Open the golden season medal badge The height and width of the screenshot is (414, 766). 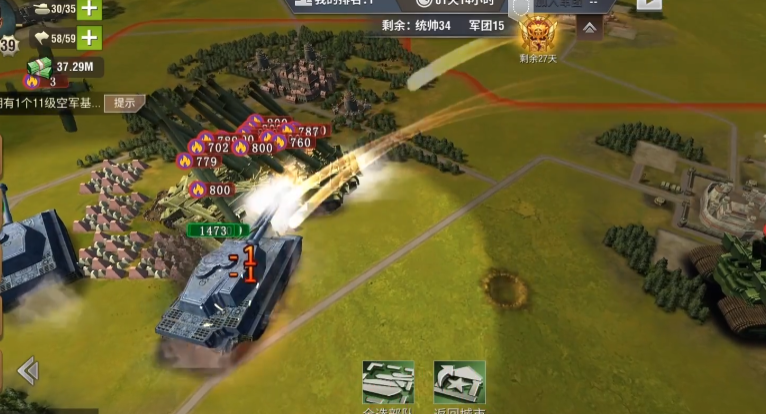pyautogui.click(x=537, y=37)
